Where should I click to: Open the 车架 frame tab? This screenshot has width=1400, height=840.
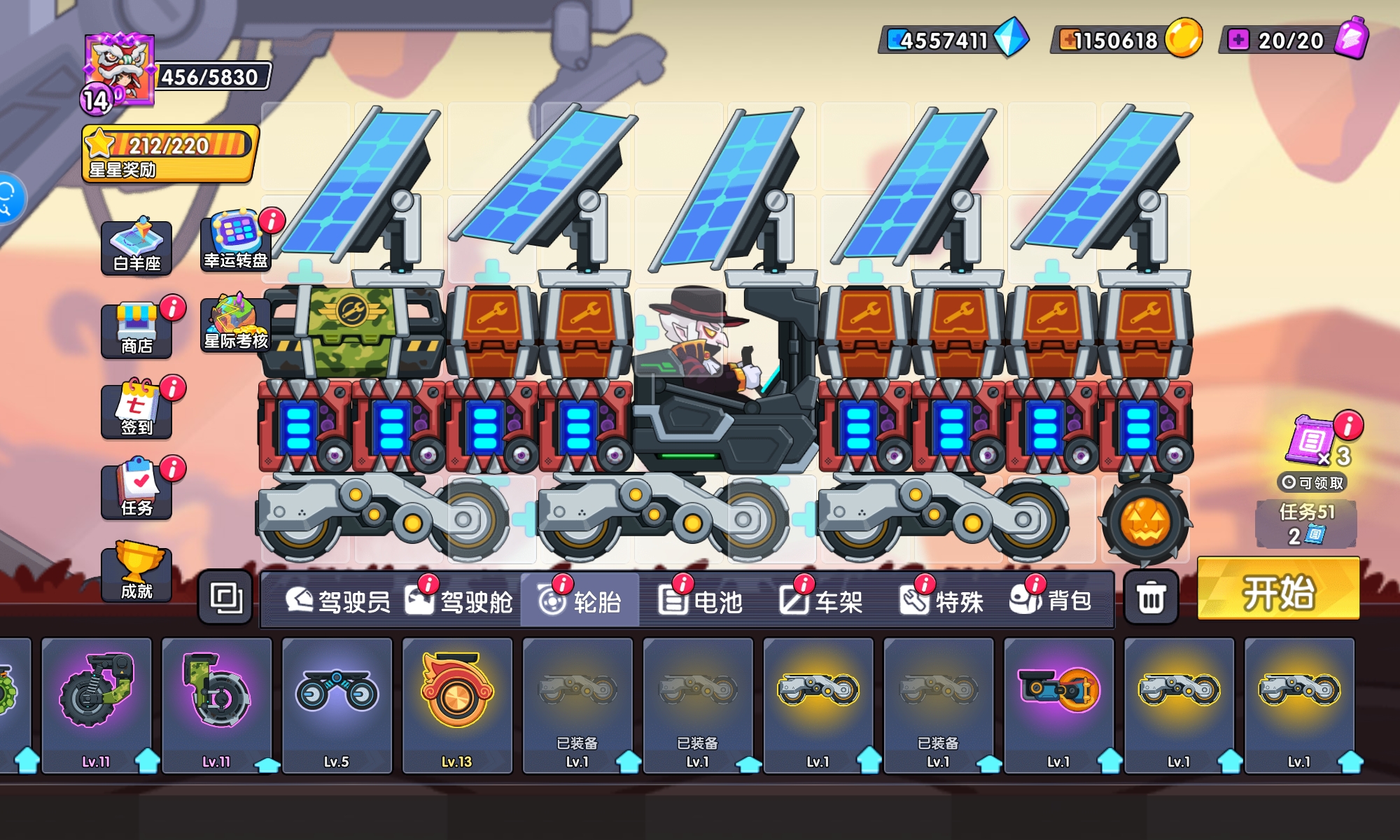point(821,601)
